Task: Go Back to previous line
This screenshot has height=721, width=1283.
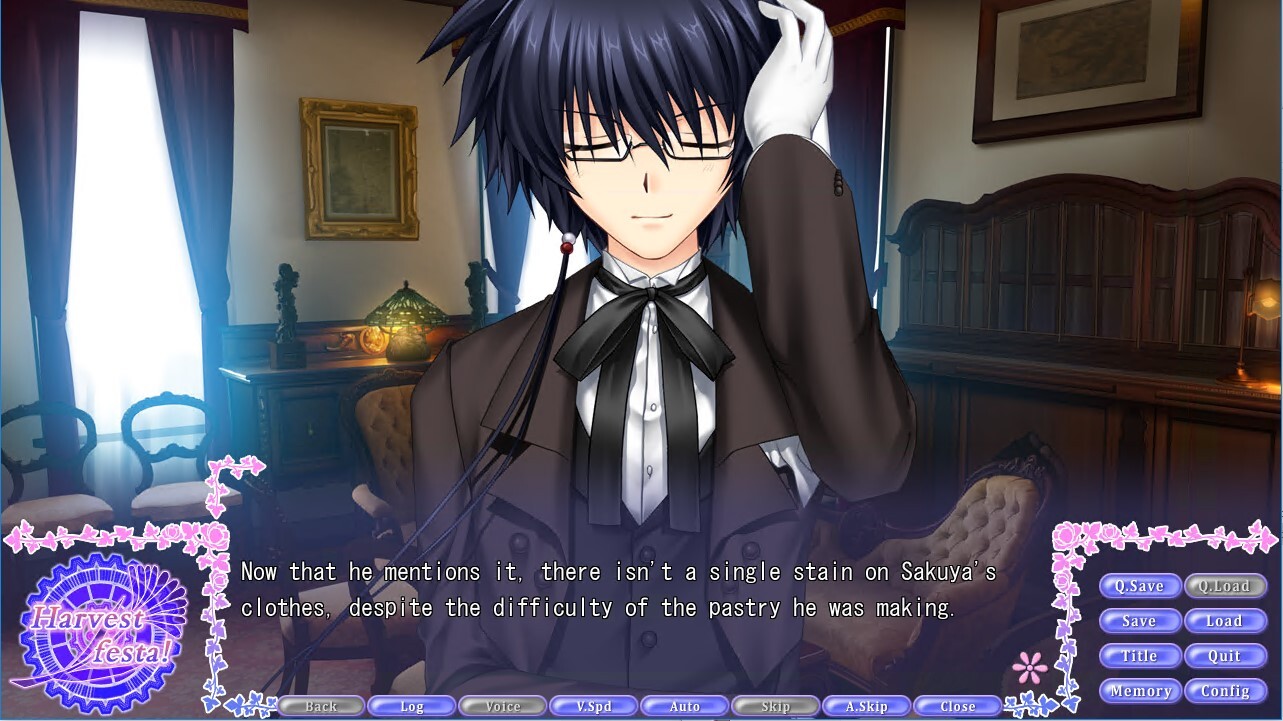Action: click(x=321, y=705)
